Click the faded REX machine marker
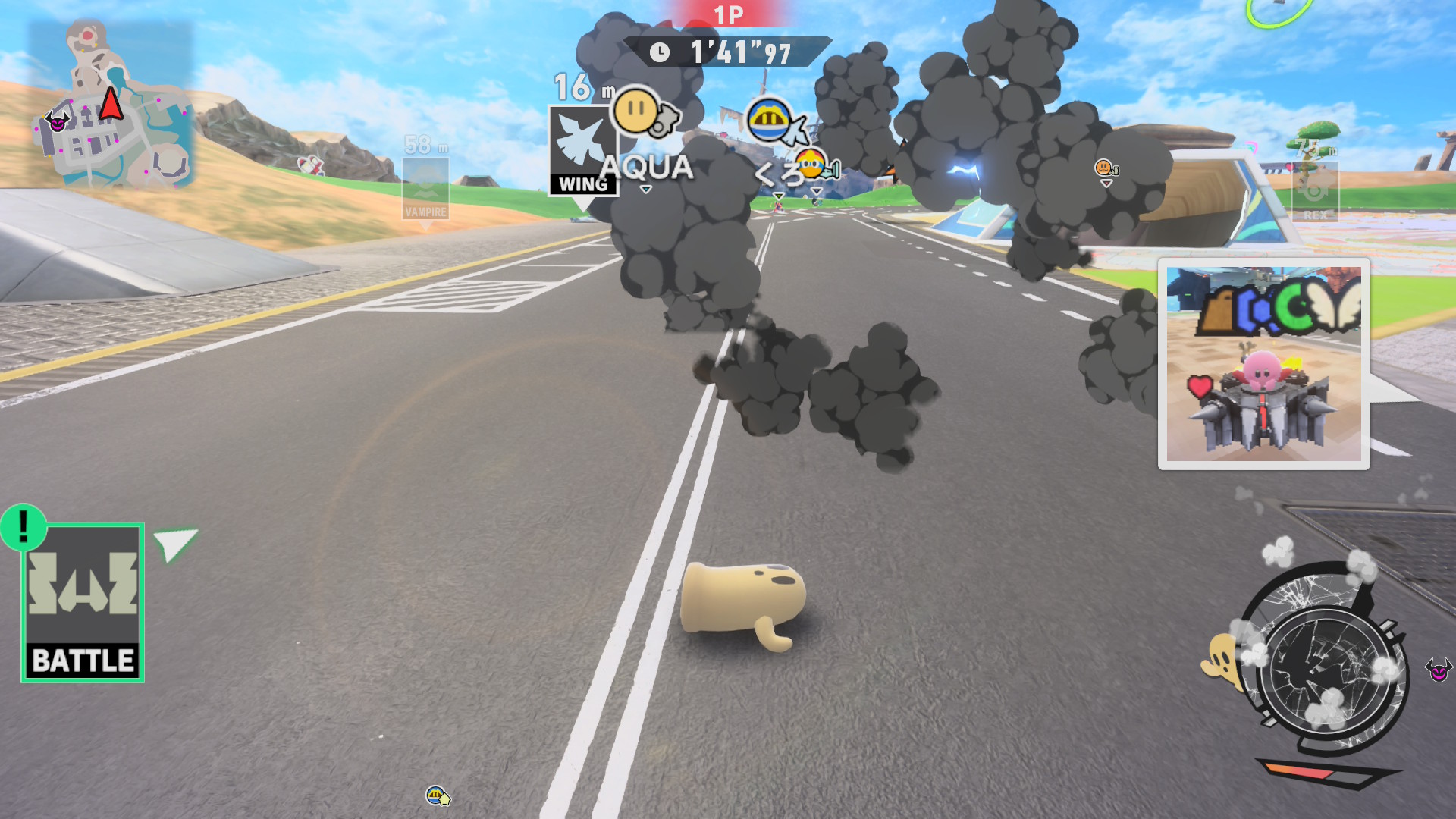The image size is (1456, 819). tap(1315, 191)
